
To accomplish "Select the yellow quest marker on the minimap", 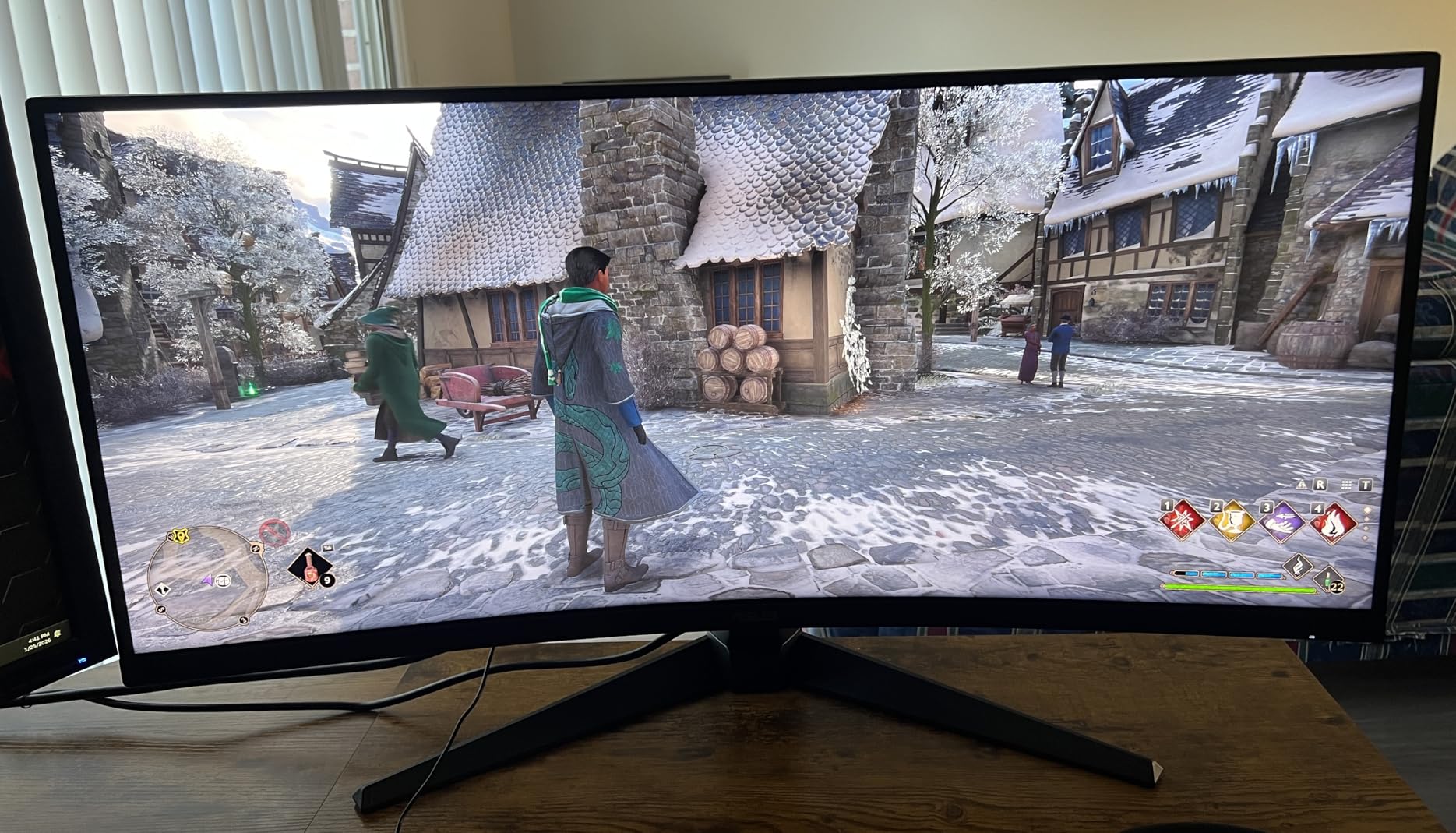I will click(x=181, y=535).
